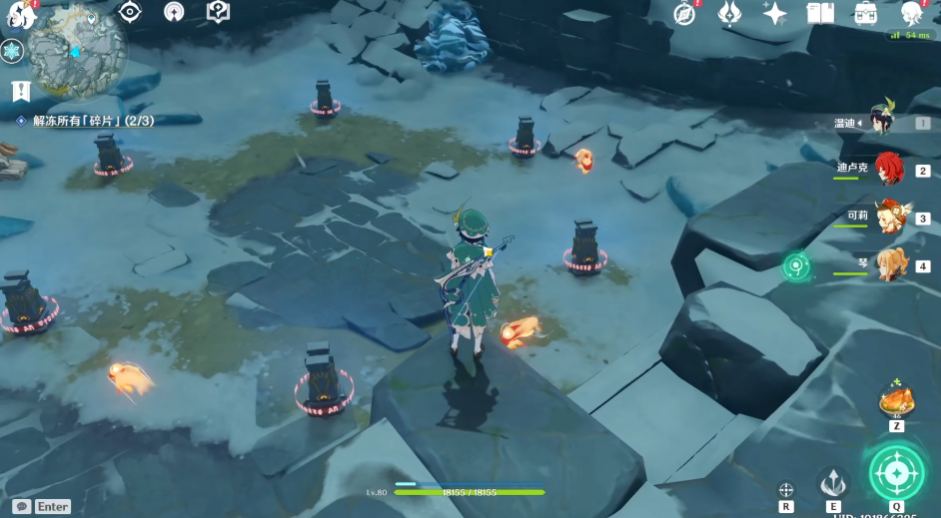Activate the glowing green Elemental Burst
Screen dimensions: 941x518
click(896, 470)
